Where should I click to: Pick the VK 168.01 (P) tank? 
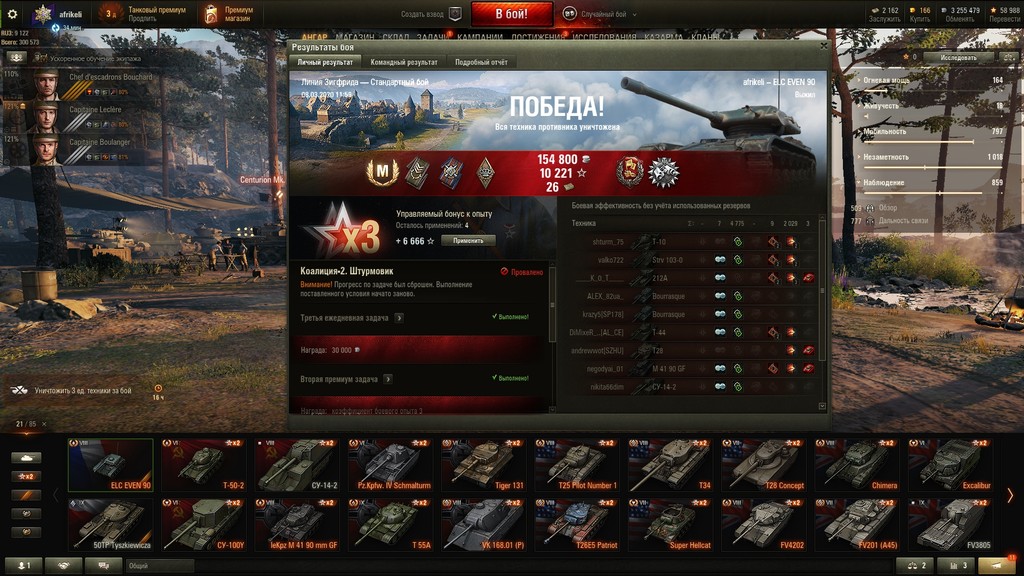click(482, 525)
